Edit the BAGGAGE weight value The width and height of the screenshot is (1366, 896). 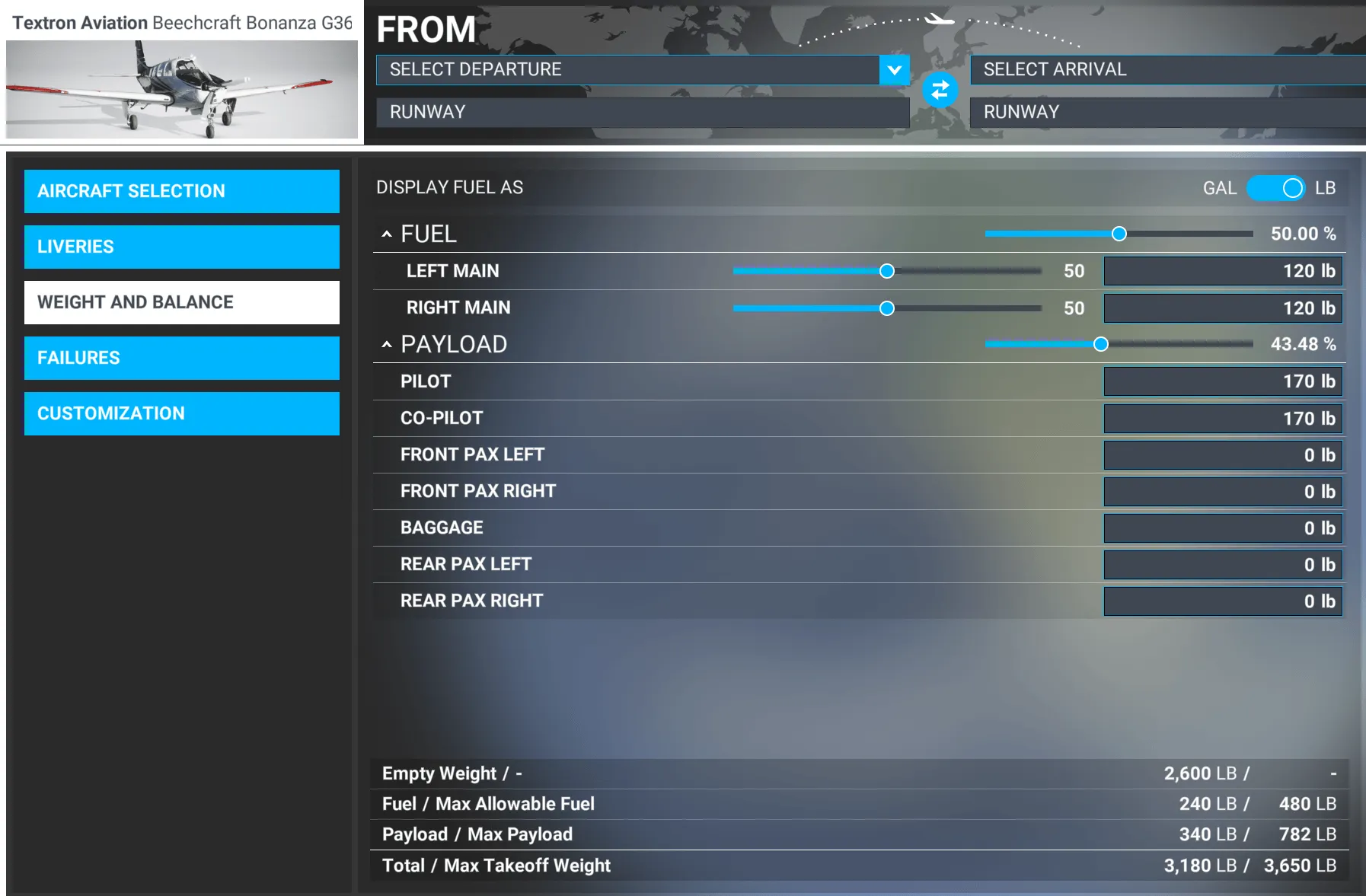pyautogui.click(x=1222, y=527)
